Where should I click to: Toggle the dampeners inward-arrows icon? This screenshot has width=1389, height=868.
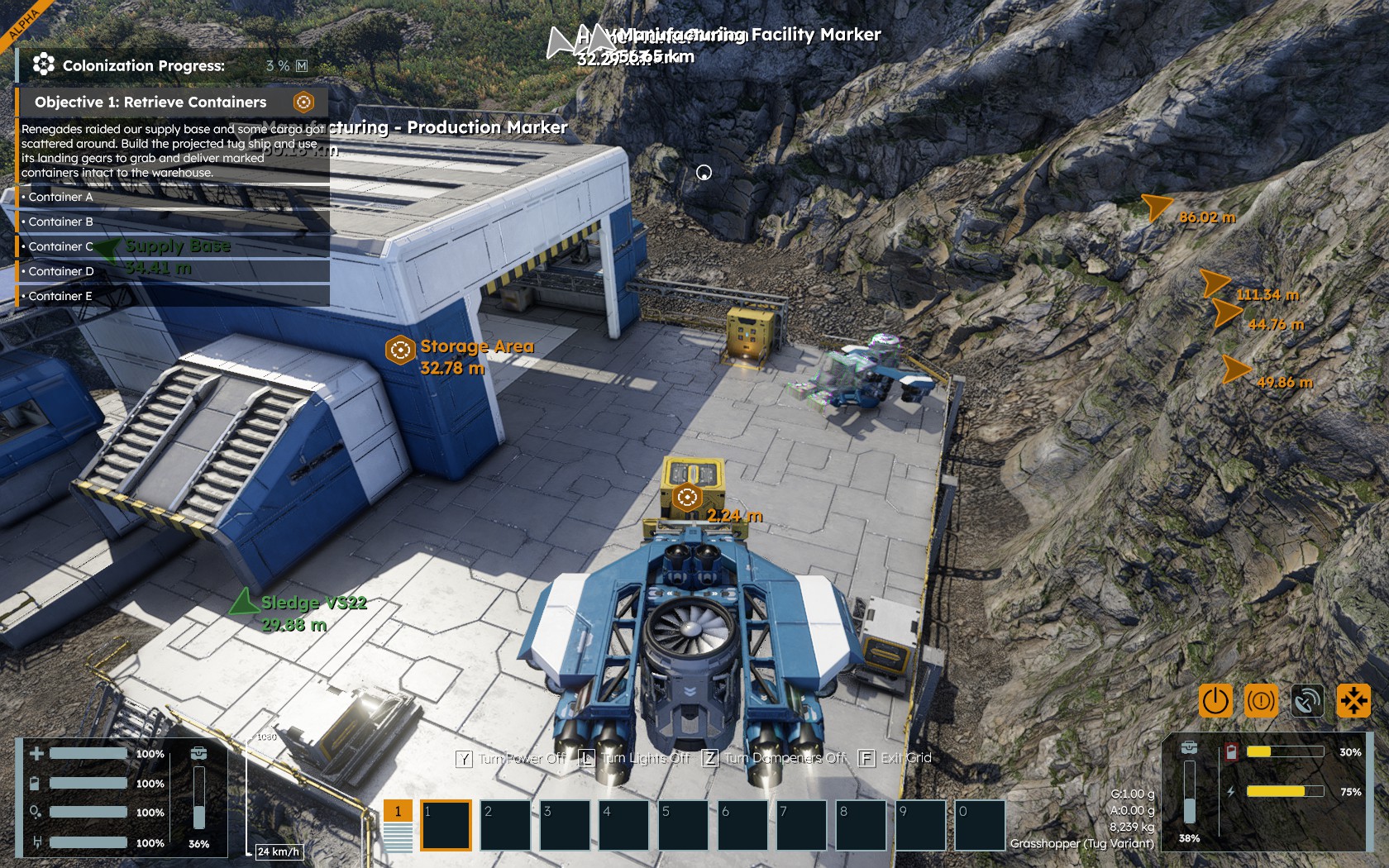click(1353, 701)
